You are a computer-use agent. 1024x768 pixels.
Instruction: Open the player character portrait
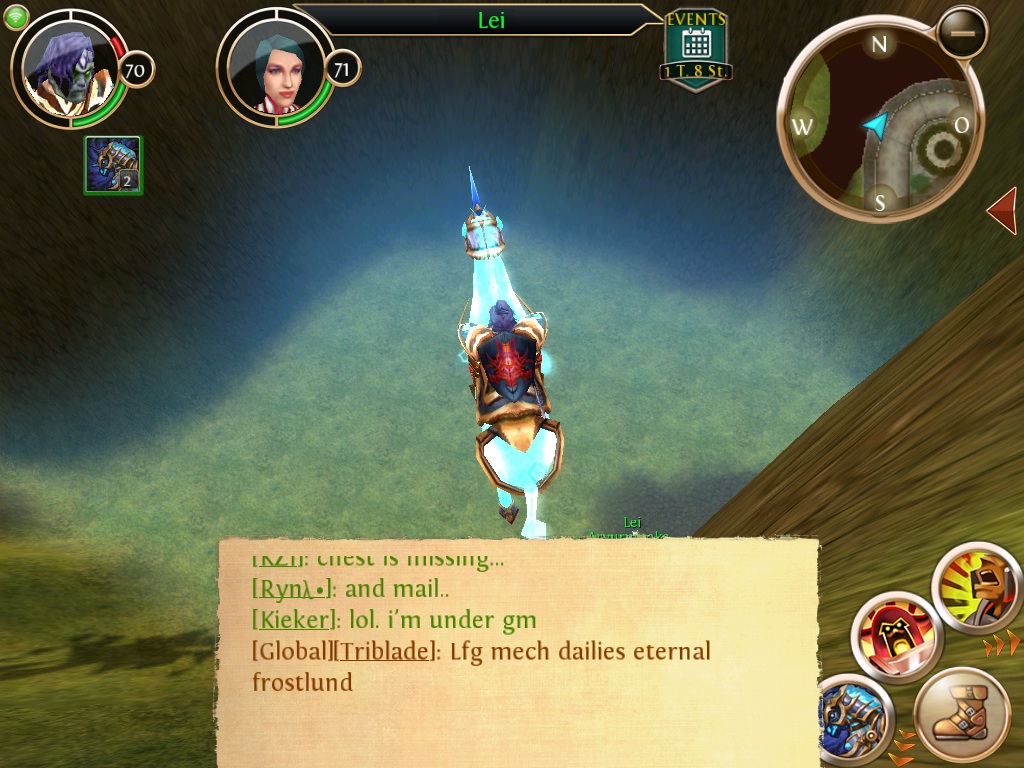coord(68,67)
